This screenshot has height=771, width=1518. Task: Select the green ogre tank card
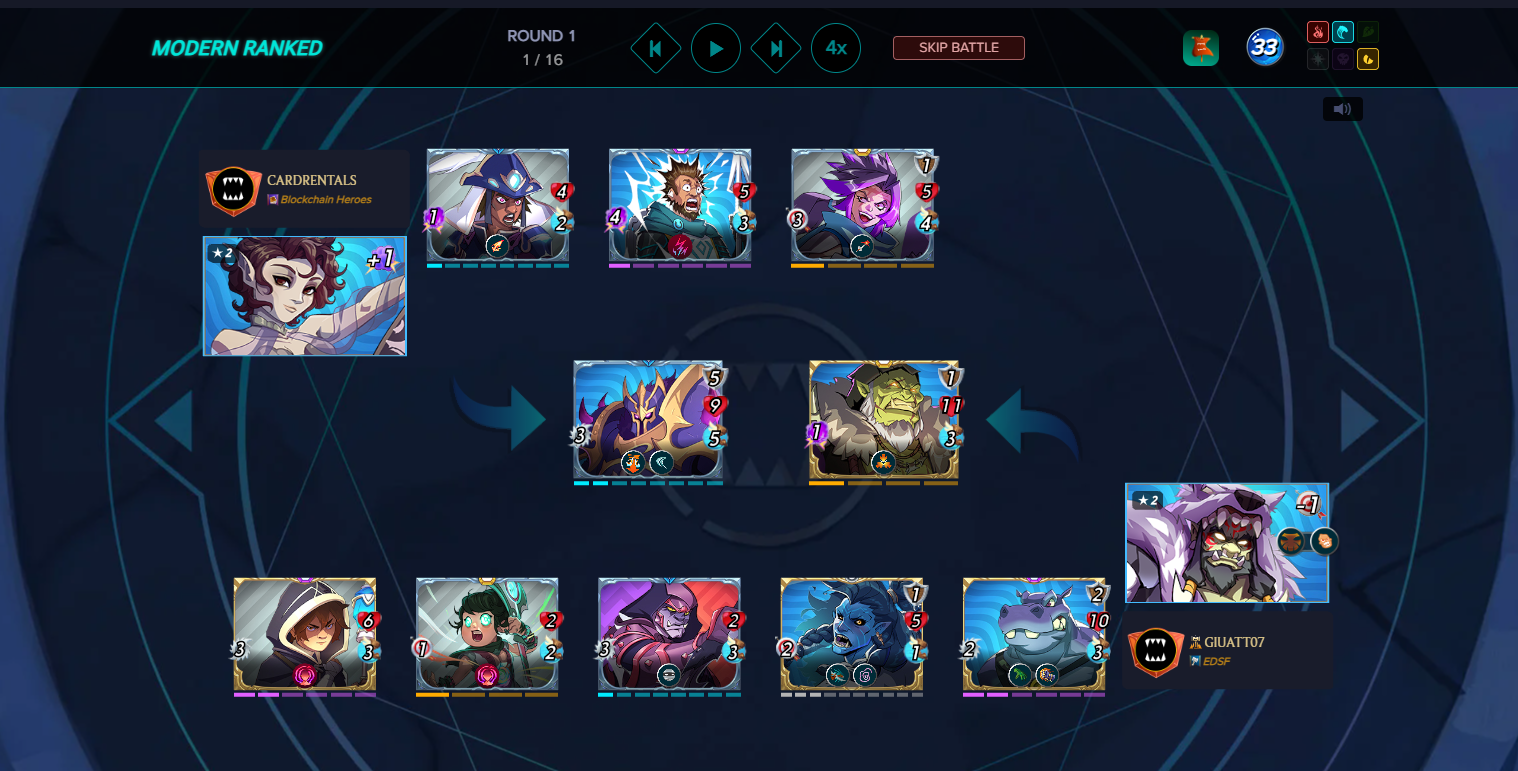click(x=884, y=420)
